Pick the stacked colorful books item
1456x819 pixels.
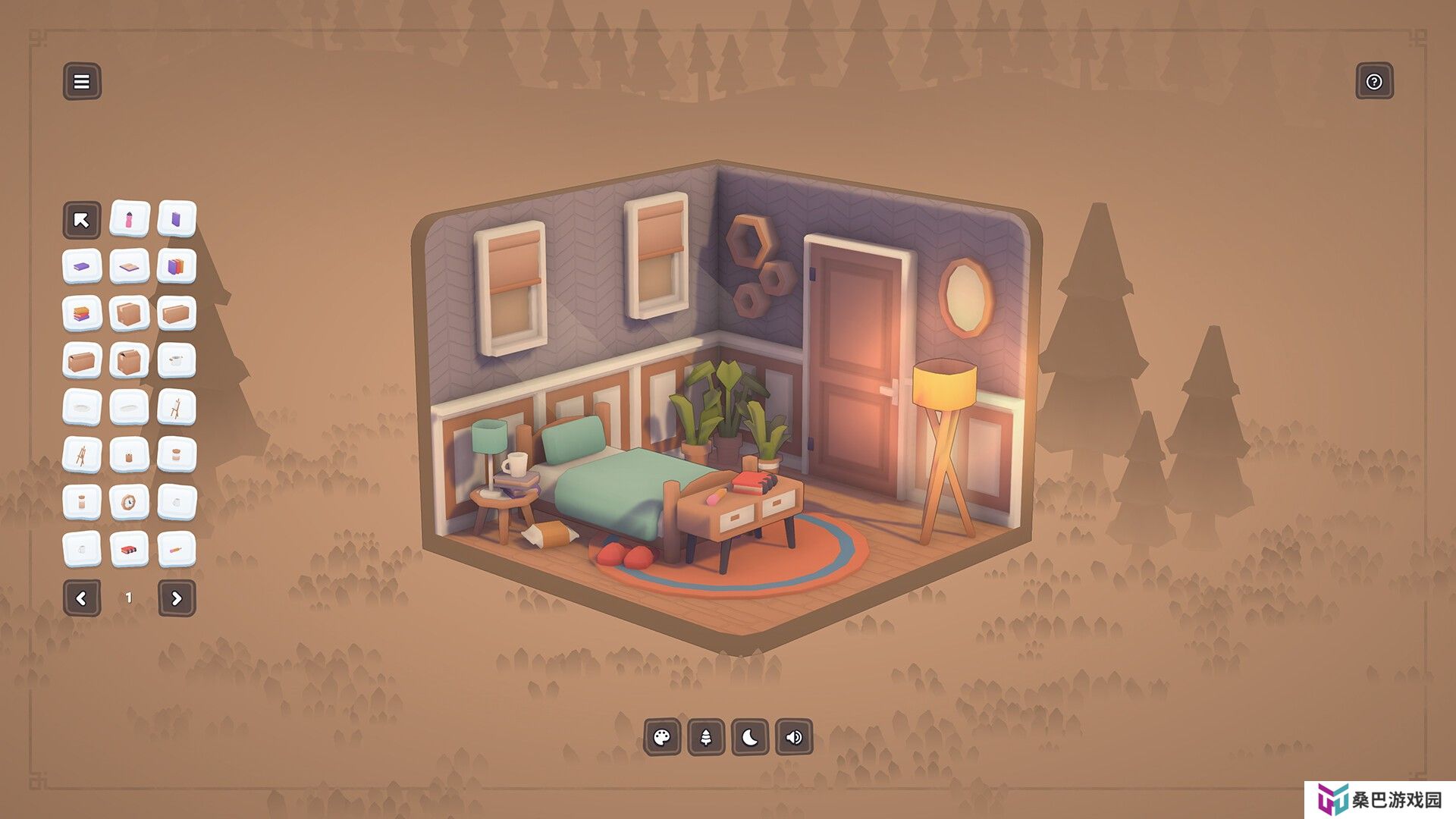pyautogui.click(x=82, y=314)
